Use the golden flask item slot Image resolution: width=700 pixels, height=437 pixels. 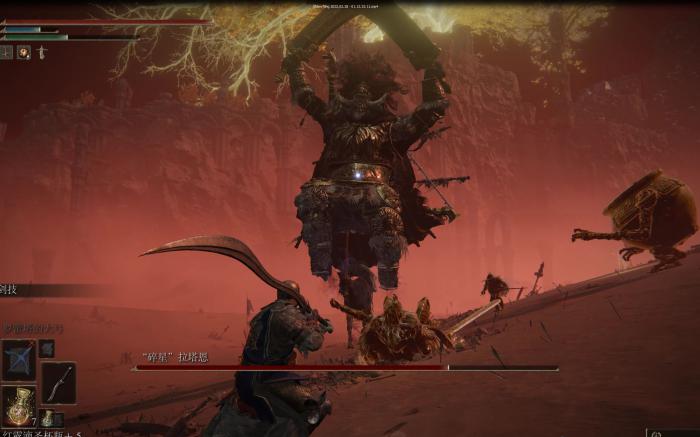pos(17,405)
